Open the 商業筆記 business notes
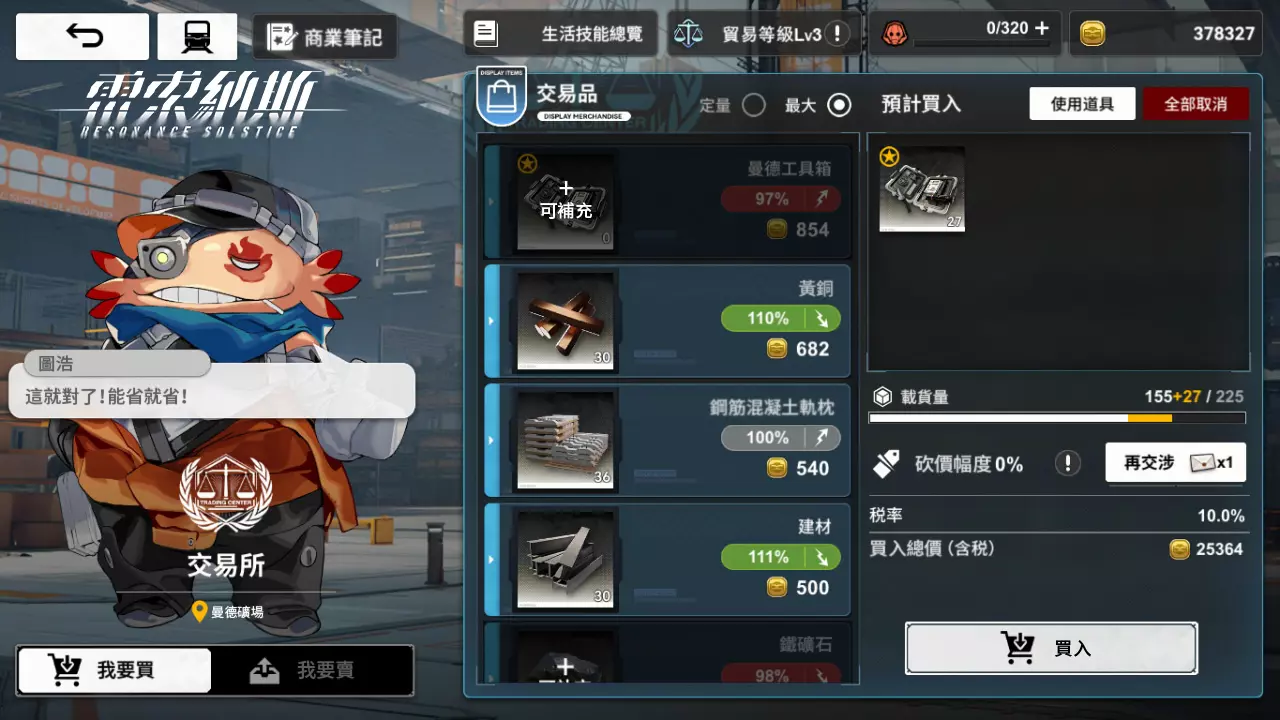1280x720 pixels. tap(327, 37)
